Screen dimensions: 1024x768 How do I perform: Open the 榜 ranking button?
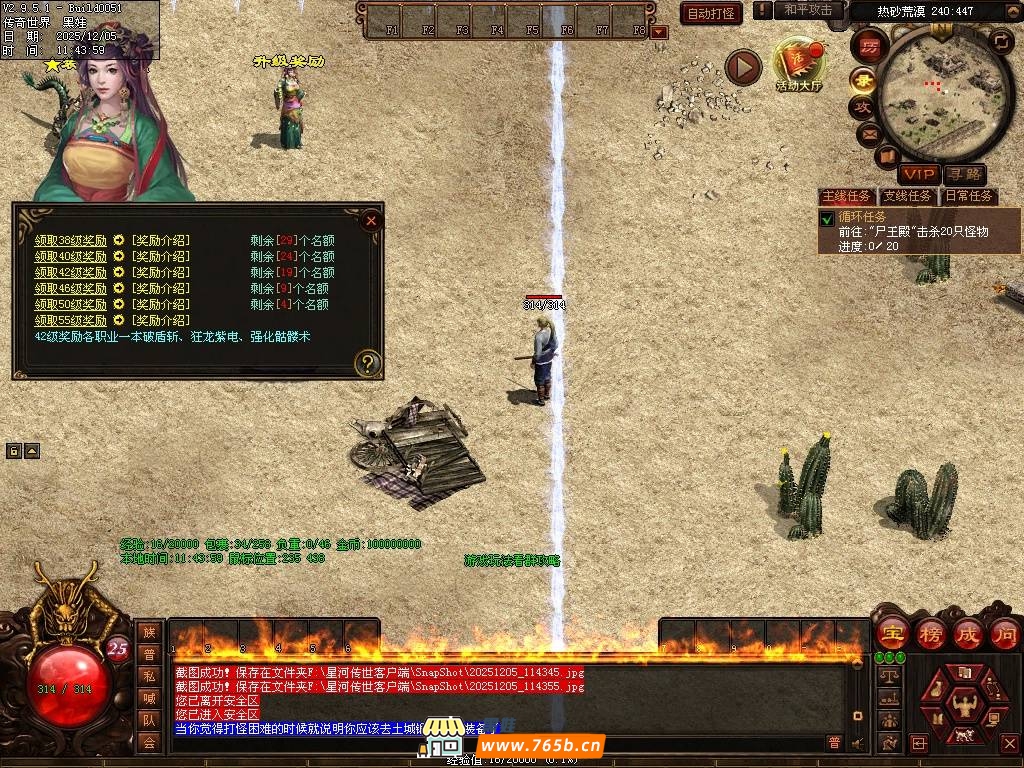click(931, 633)
